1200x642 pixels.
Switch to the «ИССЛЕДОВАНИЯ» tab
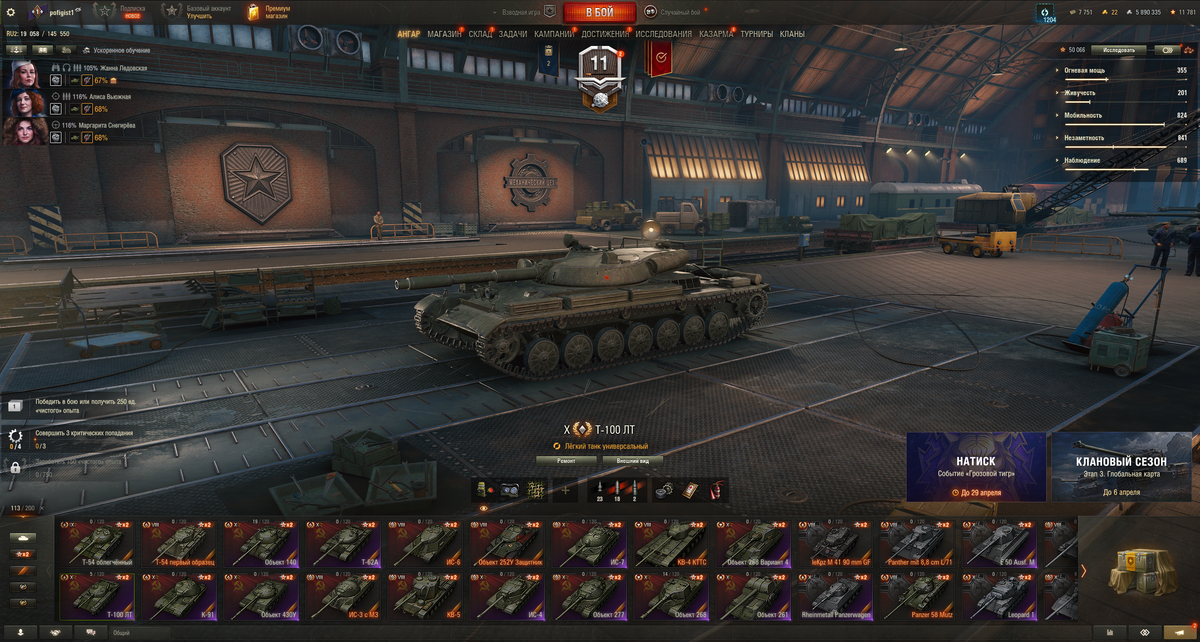(x=663, y=34)
